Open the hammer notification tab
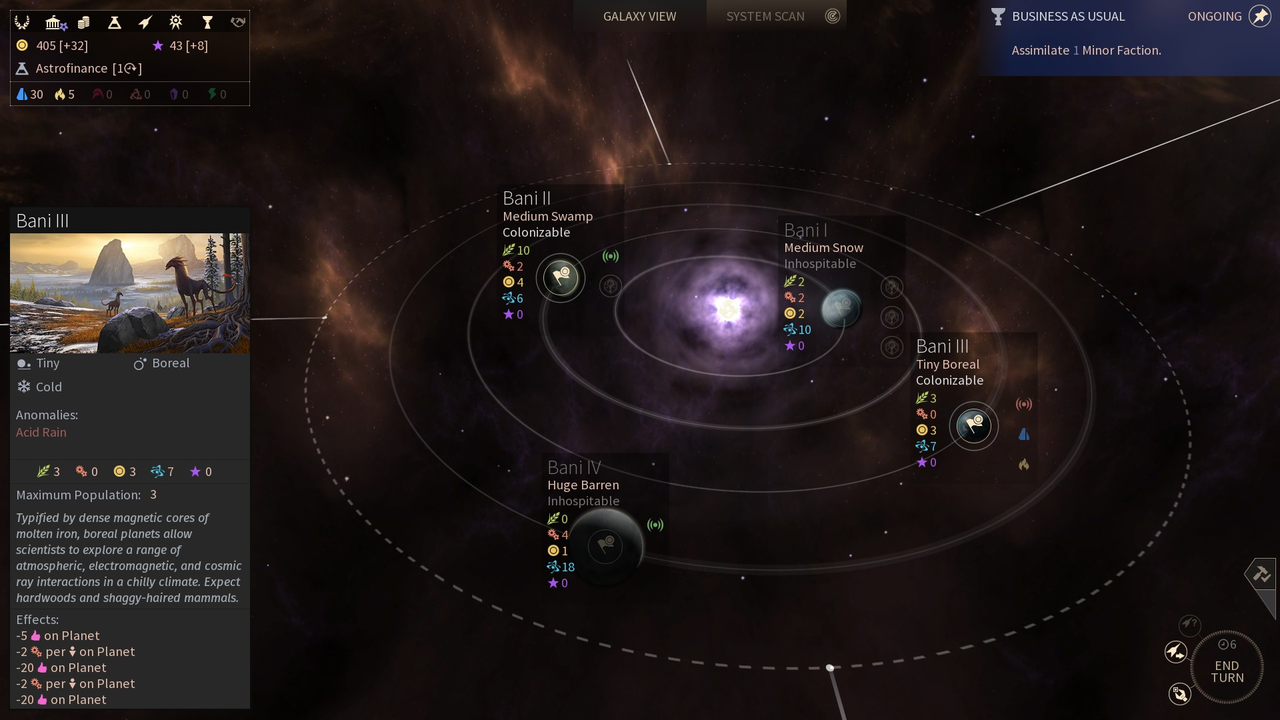Image resolution: width=1280 pixels, height=720 pixels. click(1260, 574)
